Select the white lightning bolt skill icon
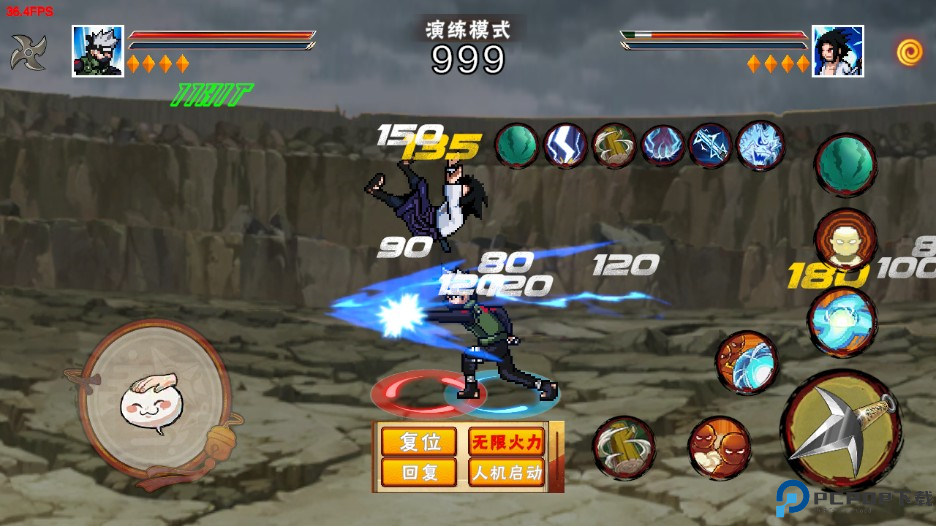The height and width of the screenshot is (526, 936). point(565,145)
